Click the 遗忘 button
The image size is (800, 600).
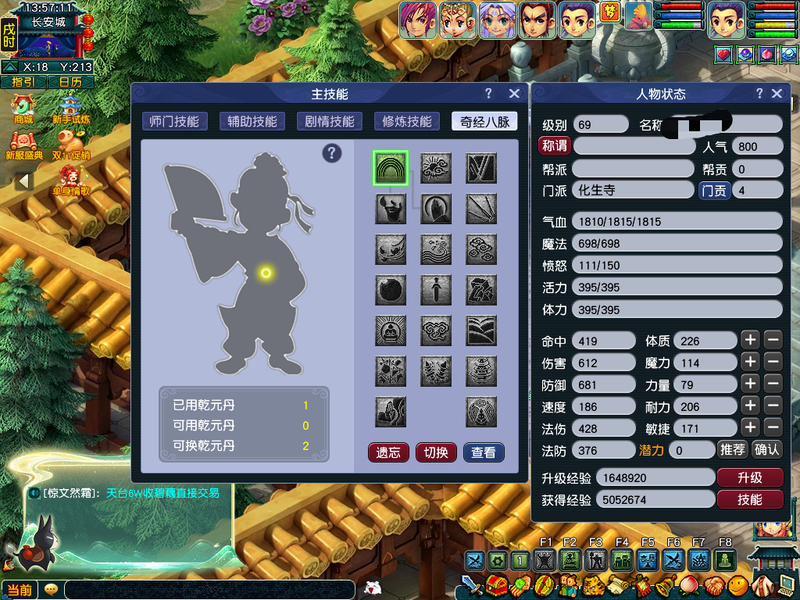pos(388,452)
